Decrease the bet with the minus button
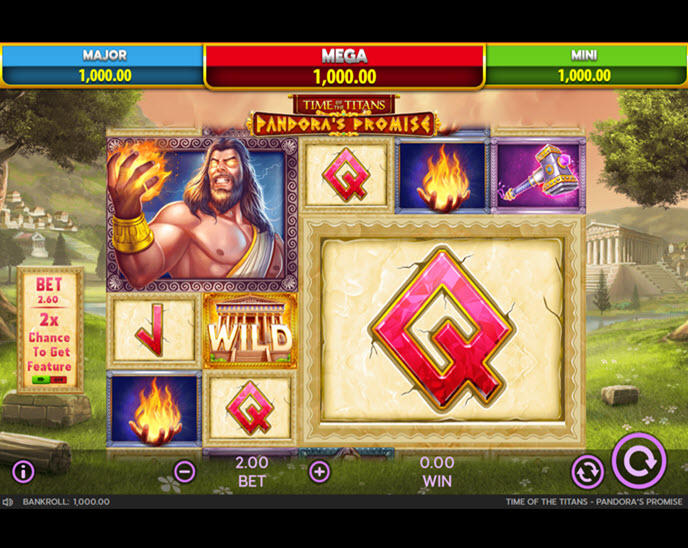Viewport: 688px width, 548px height. click(x=185, y=471)
